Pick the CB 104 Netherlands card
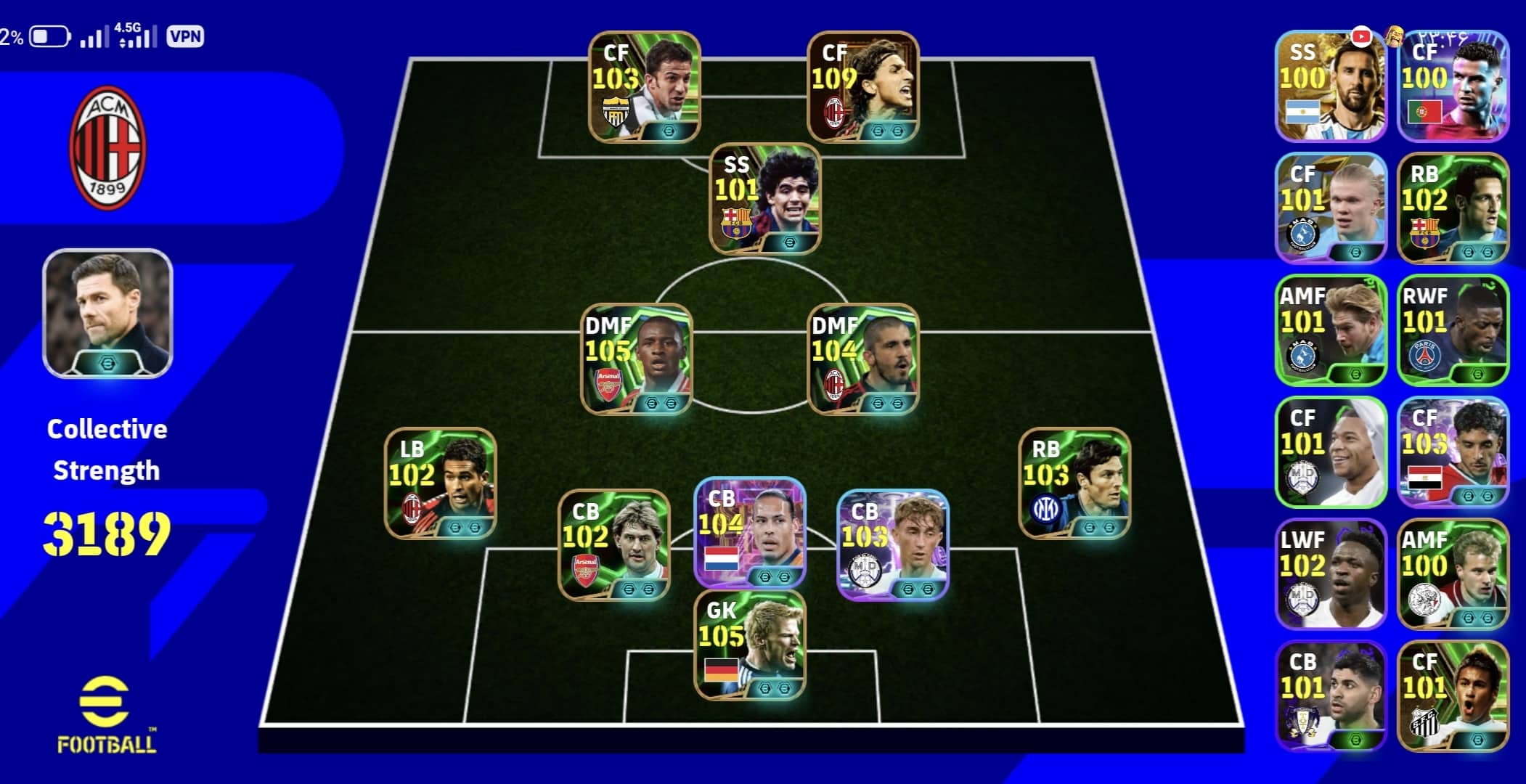This screenshot has width=1526, height=784. (x=749, y=531)
